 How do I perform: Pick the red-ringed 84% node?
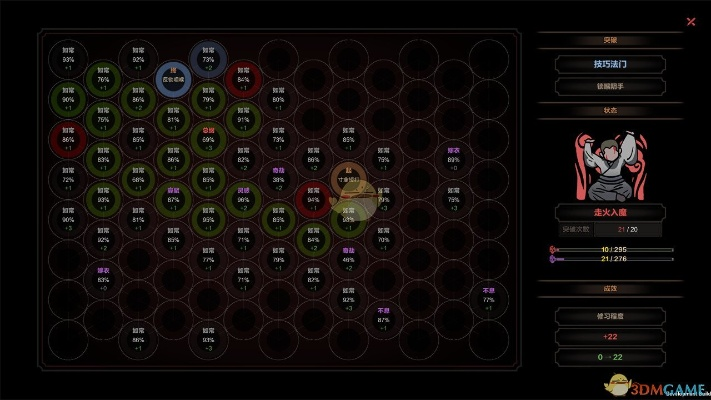click(243, 79)
